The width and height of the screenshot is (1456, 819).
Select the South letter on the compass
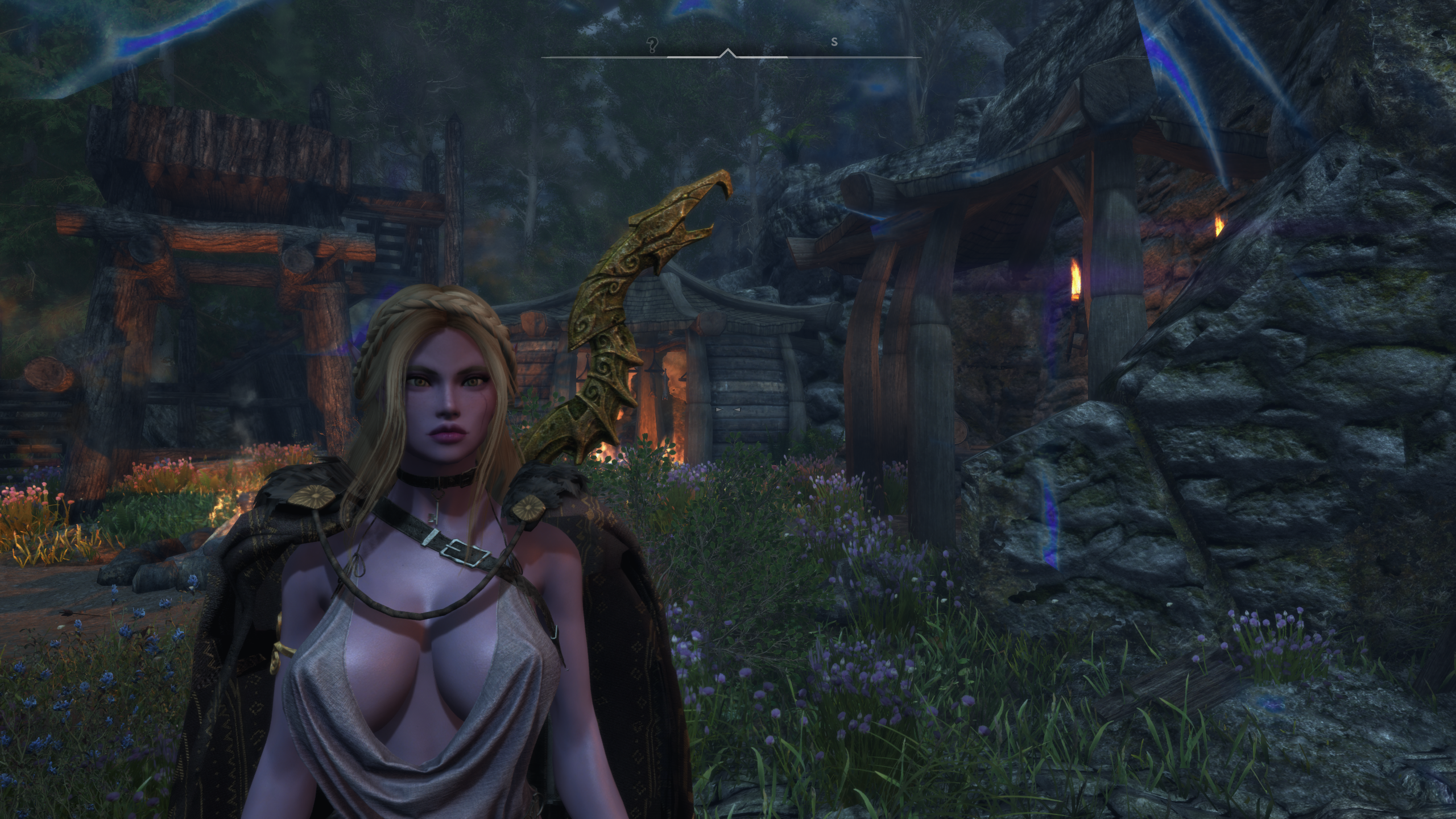pos(834,42)
